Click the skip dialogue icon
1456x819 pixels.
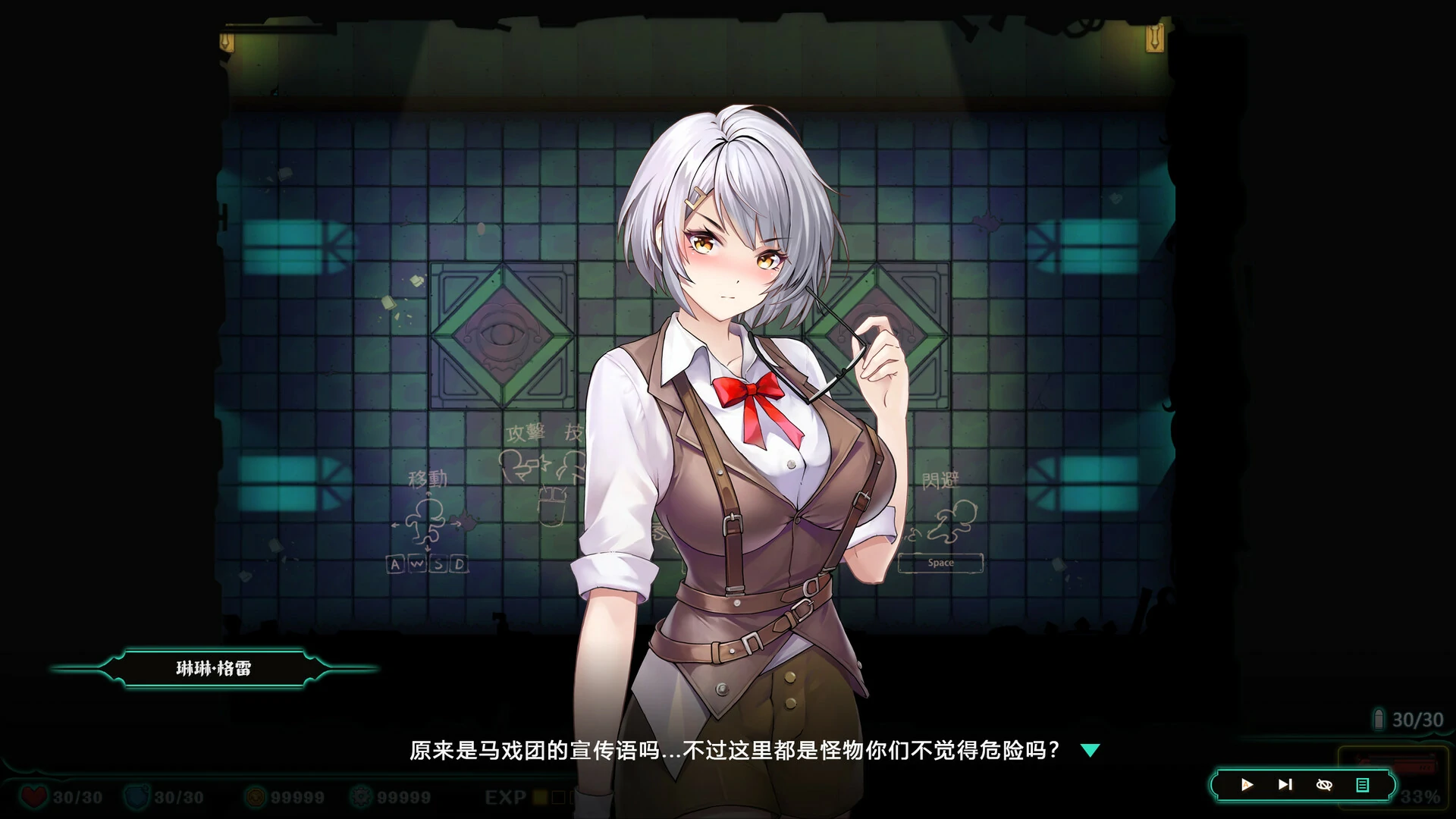point(1284,785)
